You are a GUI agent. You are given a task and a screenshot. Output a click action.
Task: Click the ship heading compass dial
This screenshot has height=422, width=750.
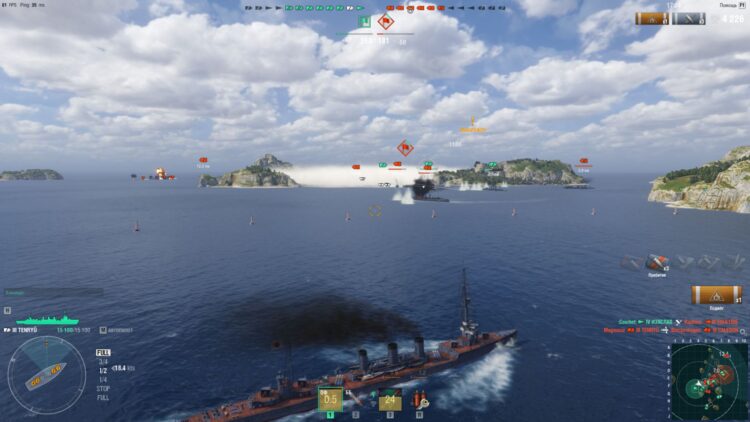click(x=46, y=375)
